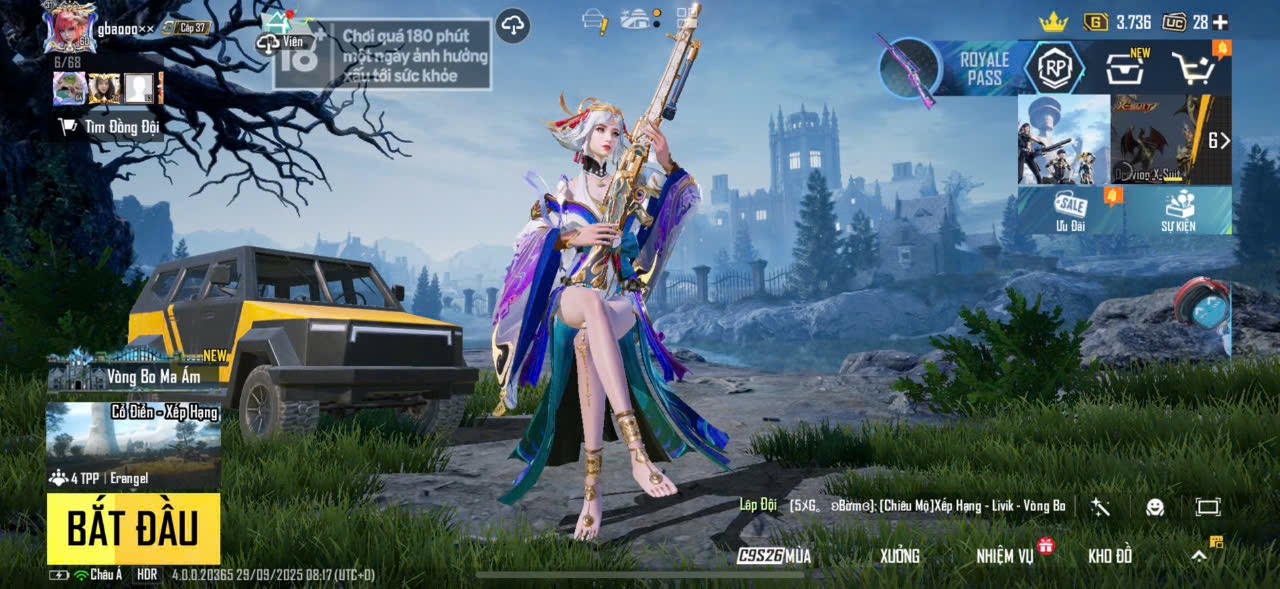Go to the Xưởng workshop
This screenshot has height=589, width=1280.
pos(900,556)
